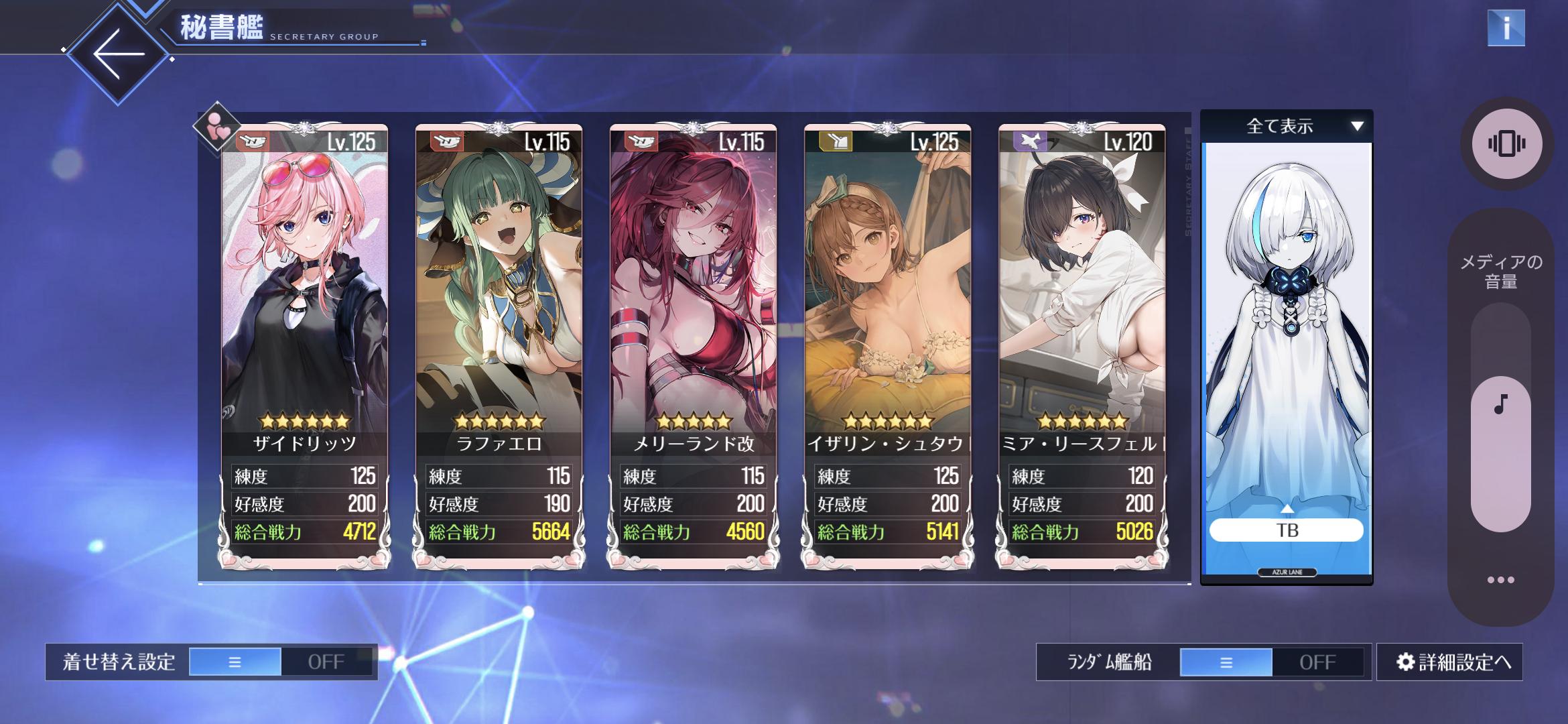This screenshot has height=724, width=1568.
Task: Go back using the arrow button
Action: click(119, 54)
